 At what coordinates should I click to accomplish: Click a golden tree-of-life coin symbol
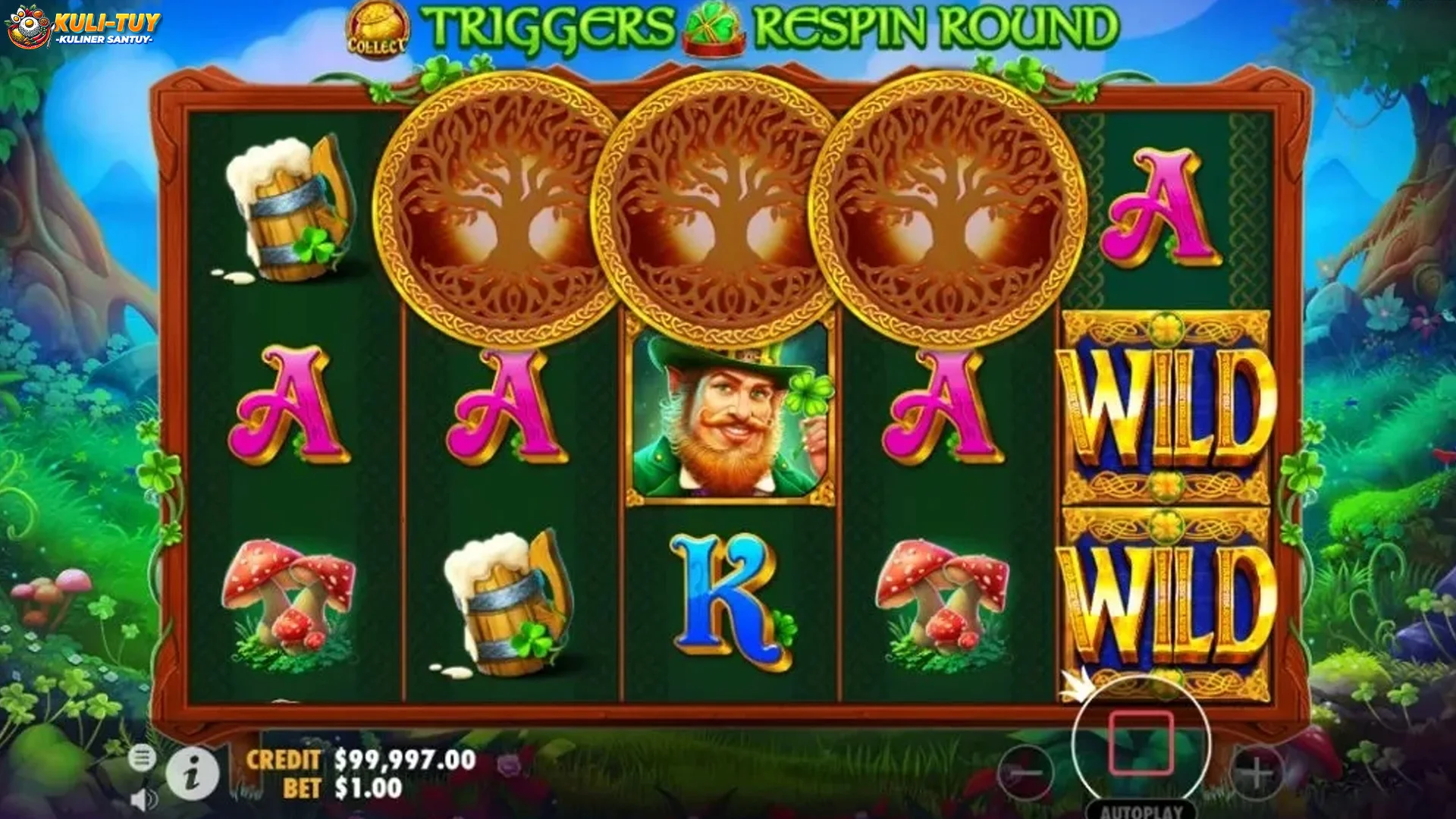(x=500, y=205)
